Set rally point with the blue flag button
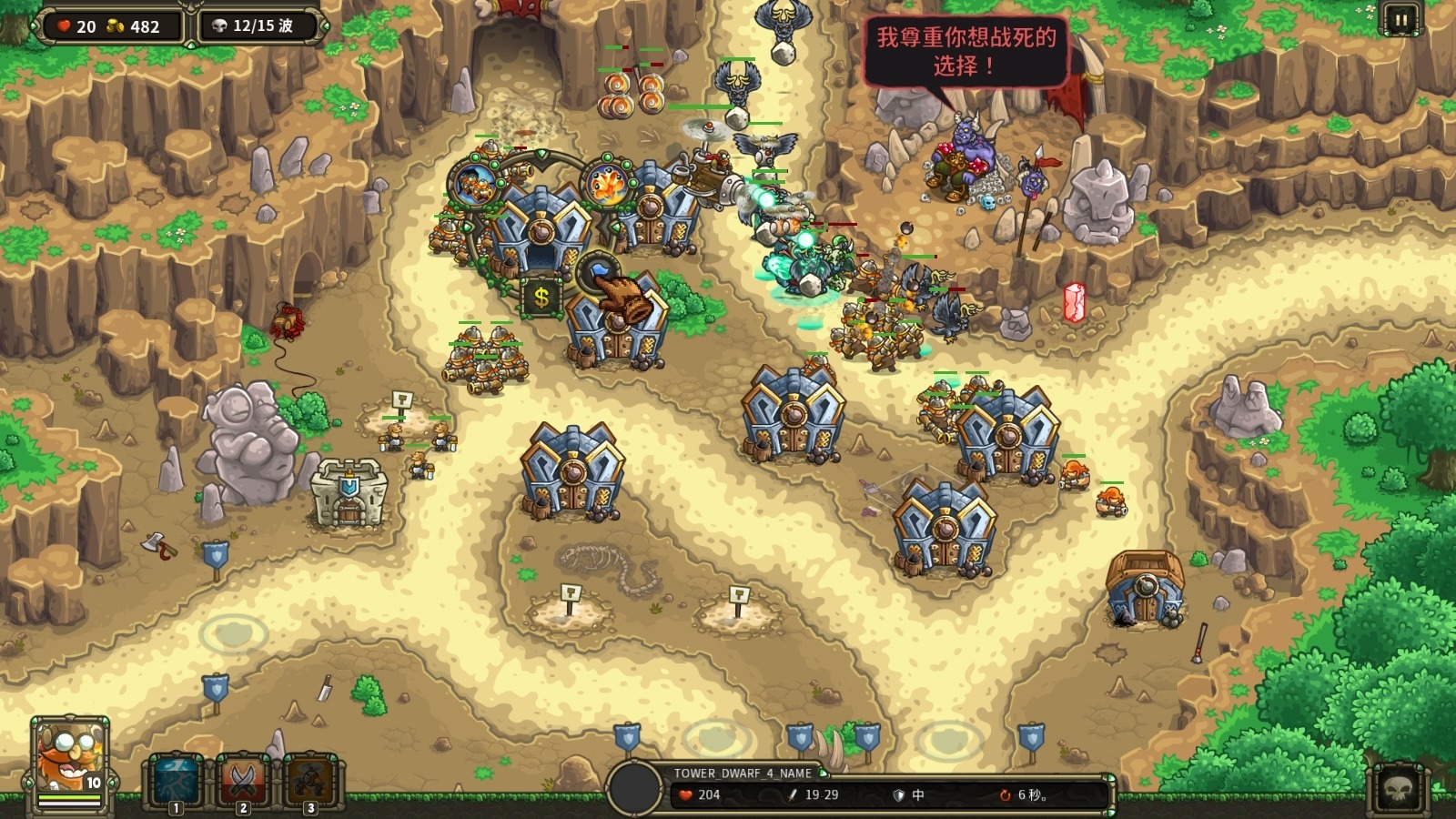1456x819 pixels. (599, 270)
